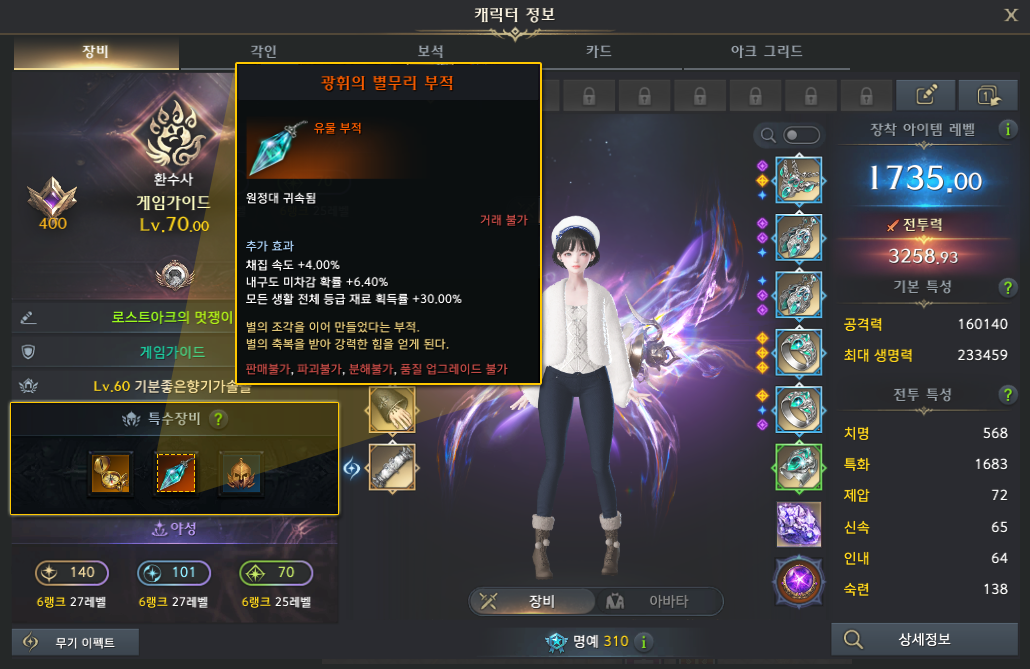The height and width of the screenshot is (669, 1030).
Task: Open the 상세정보 detailed stats
Action: coord(925,640)
